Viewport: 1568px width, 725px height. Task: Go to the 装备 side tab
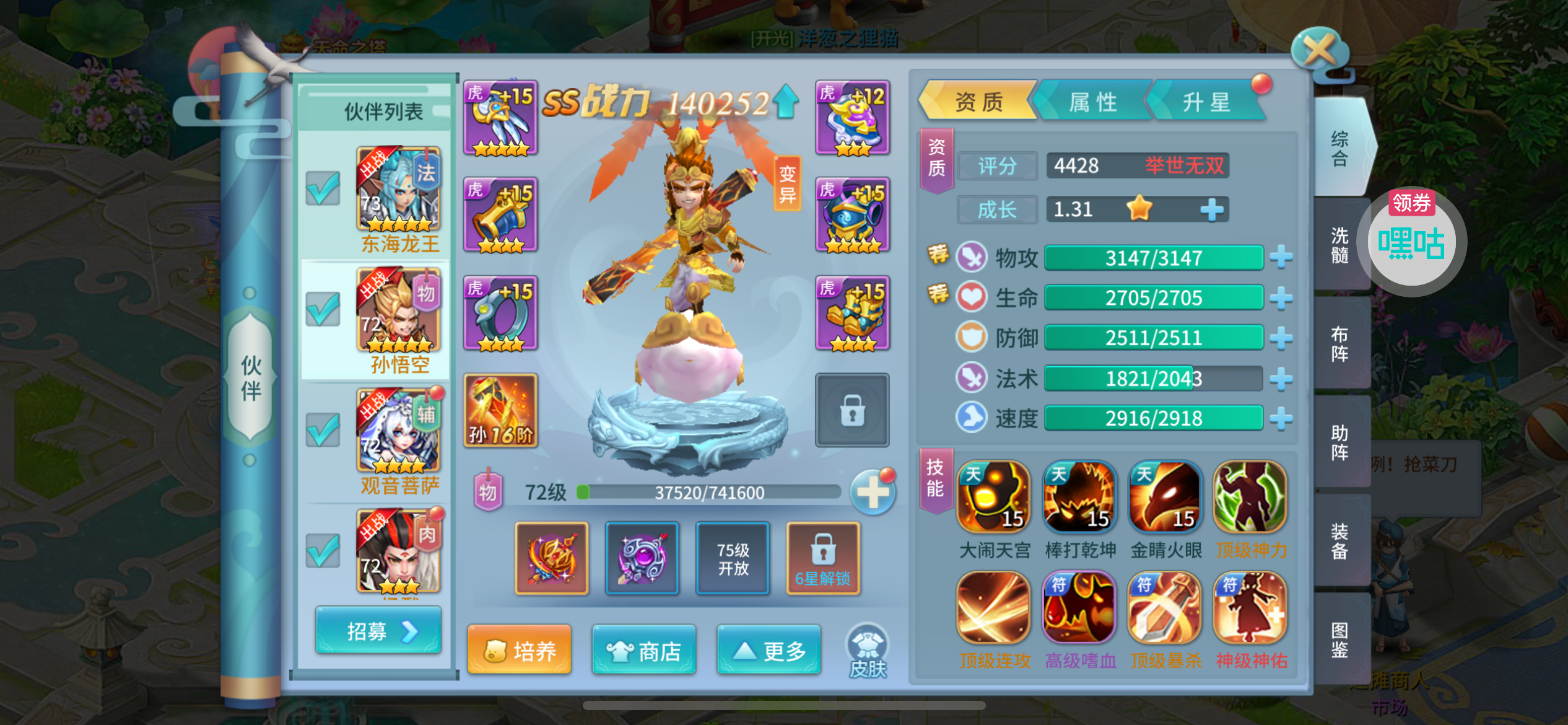pos(1339,540)
